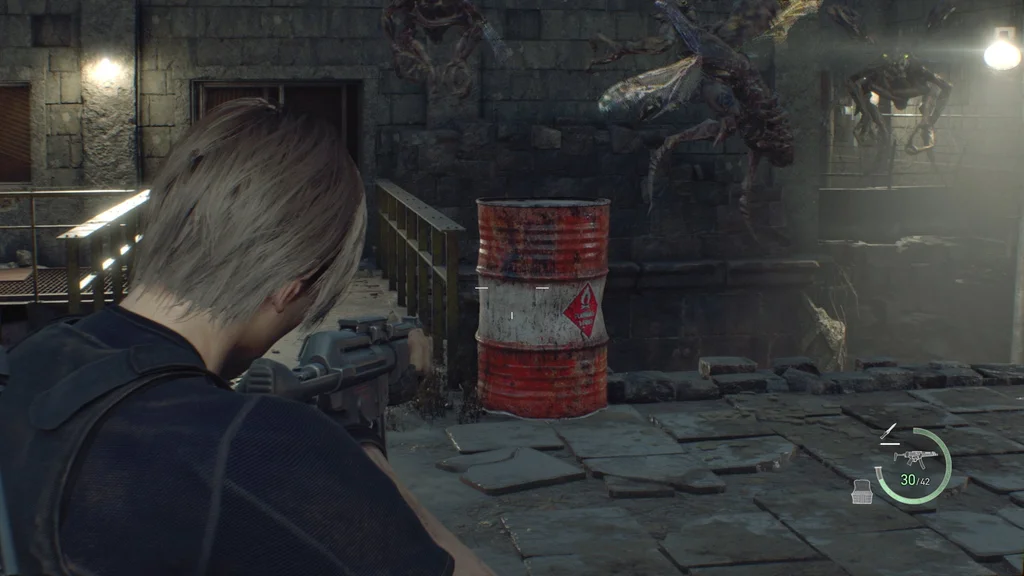Image resolution: width=1024 pixels, height=576 pixels.
Task: Click the combat knife icon
Action: click(x=889, y=433)
